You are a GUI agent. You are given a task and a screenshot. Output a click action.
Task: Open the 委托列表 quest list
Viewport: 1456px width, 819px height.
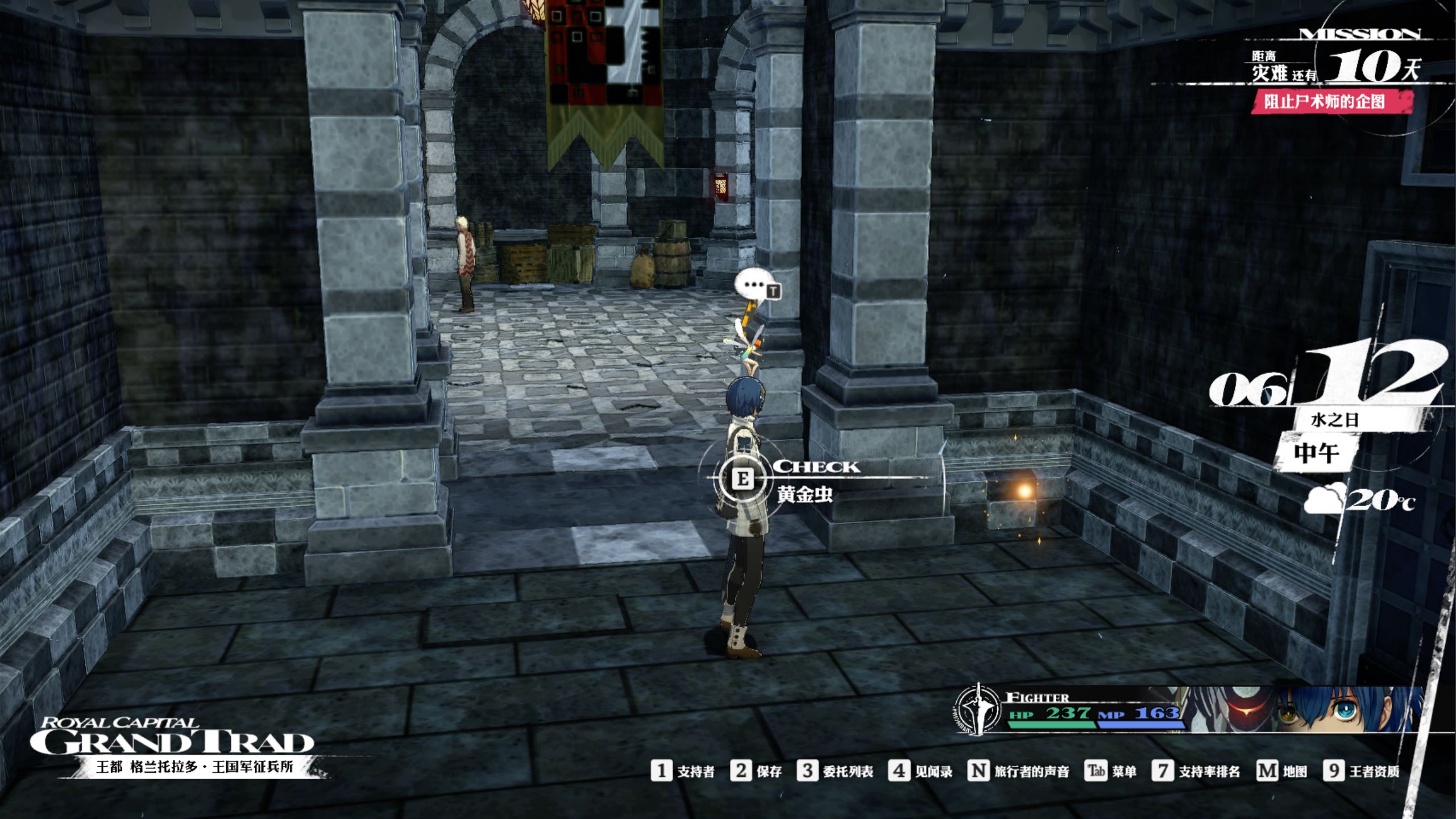[x=835, y=771]
